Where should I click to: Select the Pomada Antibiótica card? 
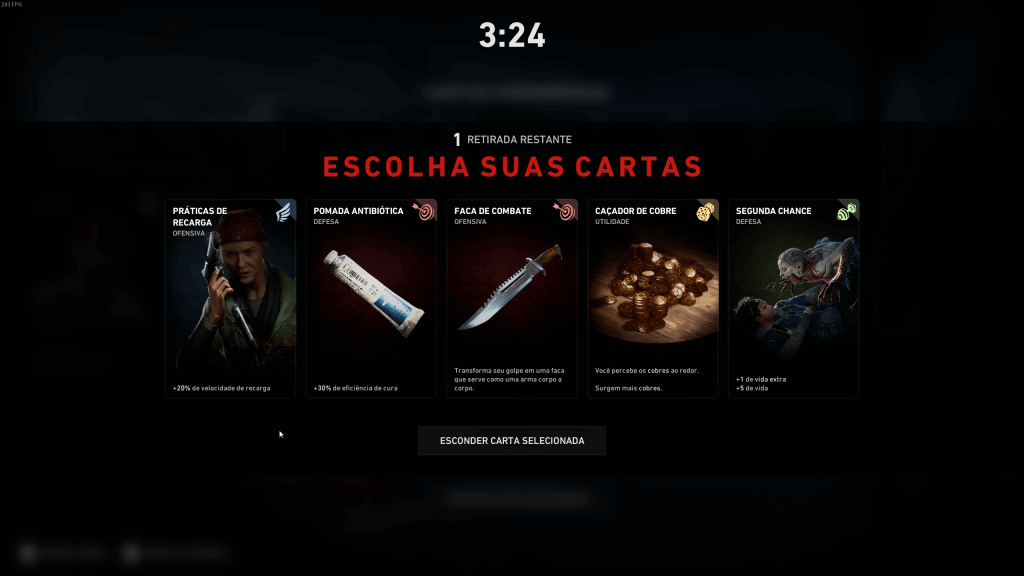(x=371, y=298)
